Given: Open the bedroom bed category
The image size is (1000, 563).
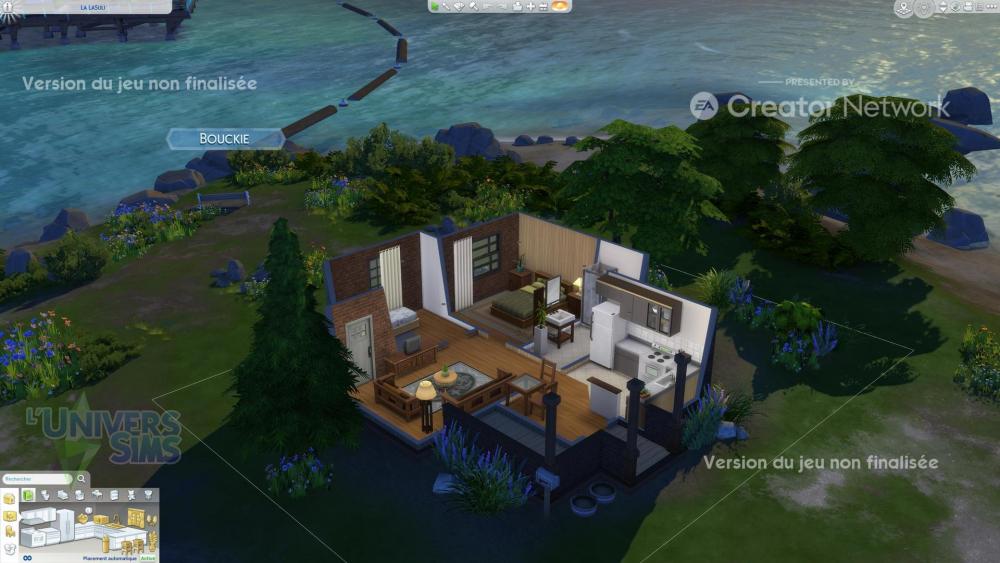Looking at the screenshot, I should click(x=63, y=494).
